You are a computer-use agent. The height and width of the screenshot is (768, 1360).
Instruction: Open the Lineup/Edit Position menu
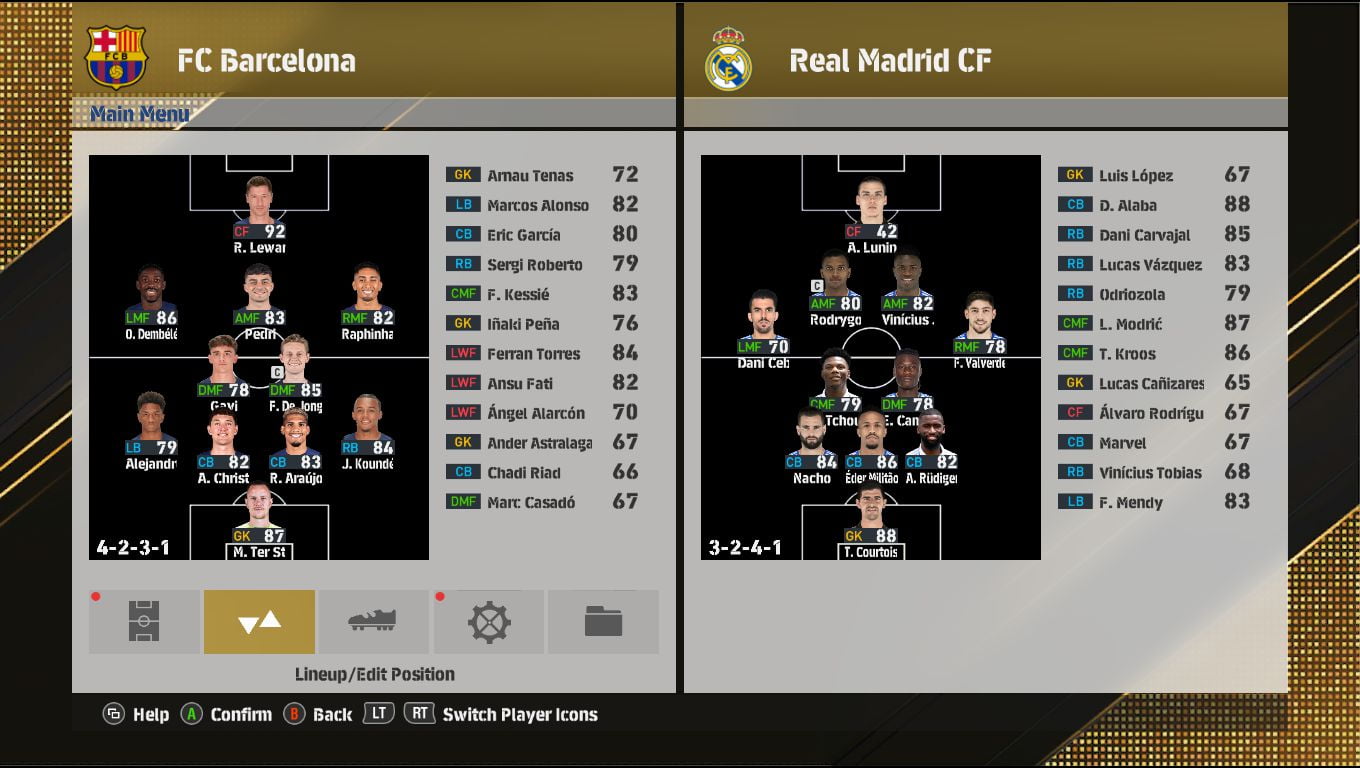coord(259,621)
